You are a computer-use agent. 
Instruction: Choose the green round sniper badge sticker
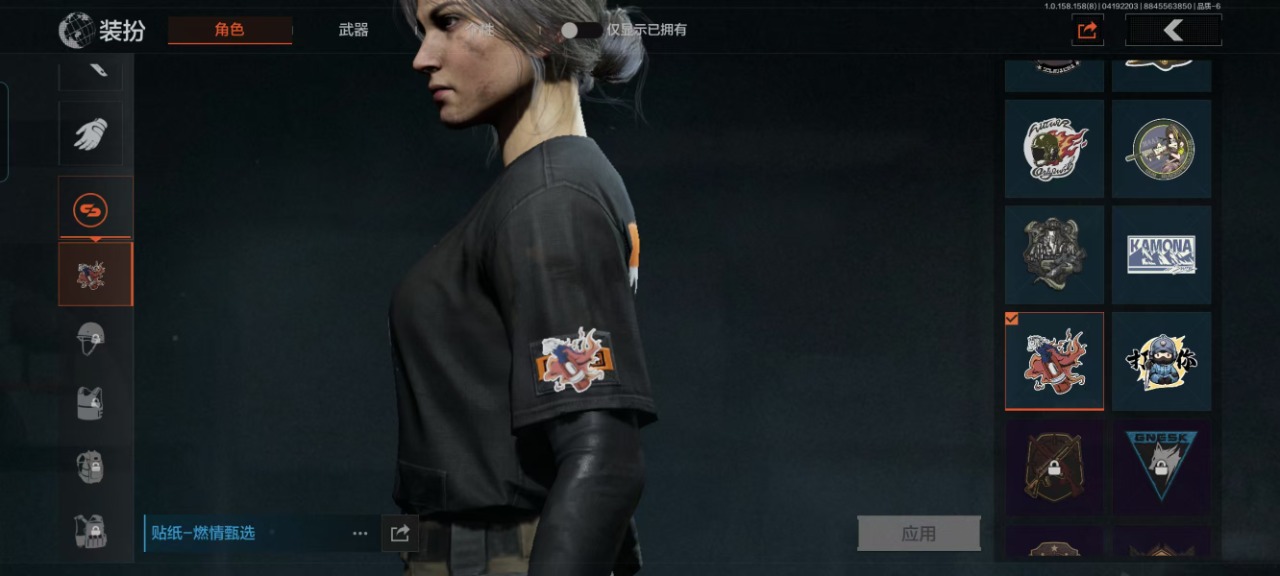pos(1161,148)
